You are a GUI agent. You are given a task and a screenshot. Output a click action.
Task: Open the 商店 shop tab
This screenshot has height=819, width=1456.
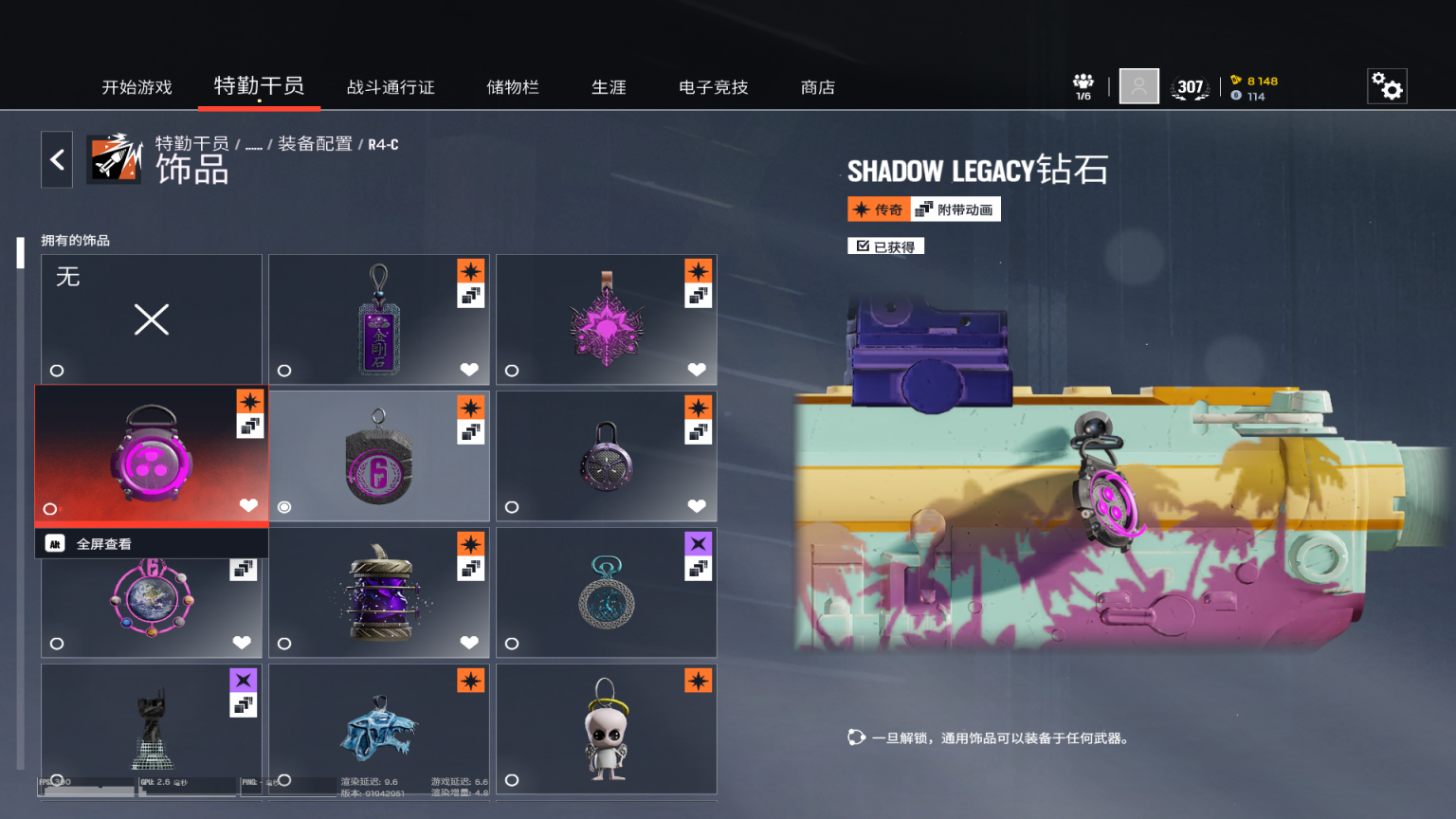click(818, 87)
